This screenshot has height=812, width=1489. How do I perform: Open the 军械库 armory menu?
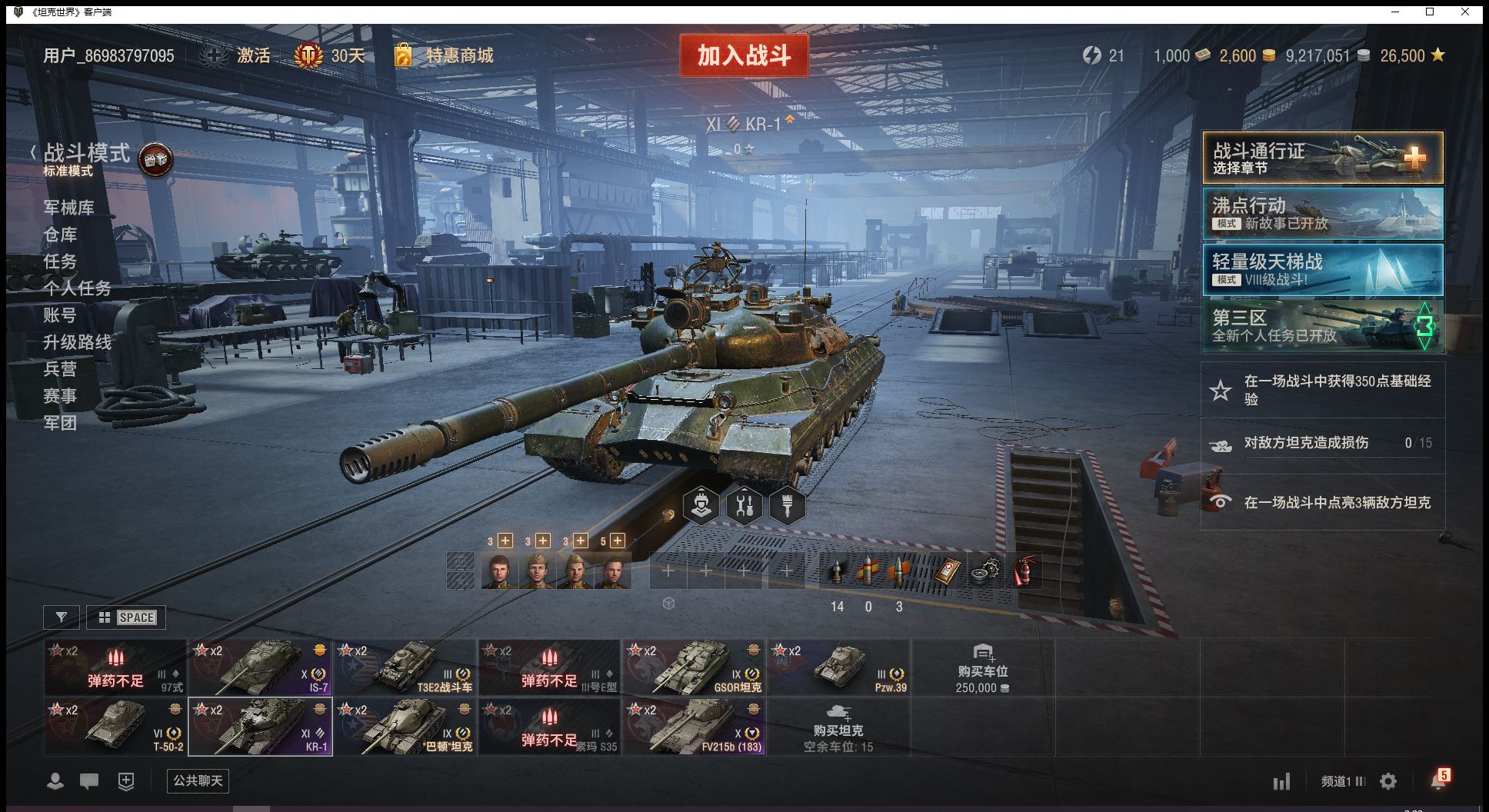(x=68, y=208)
